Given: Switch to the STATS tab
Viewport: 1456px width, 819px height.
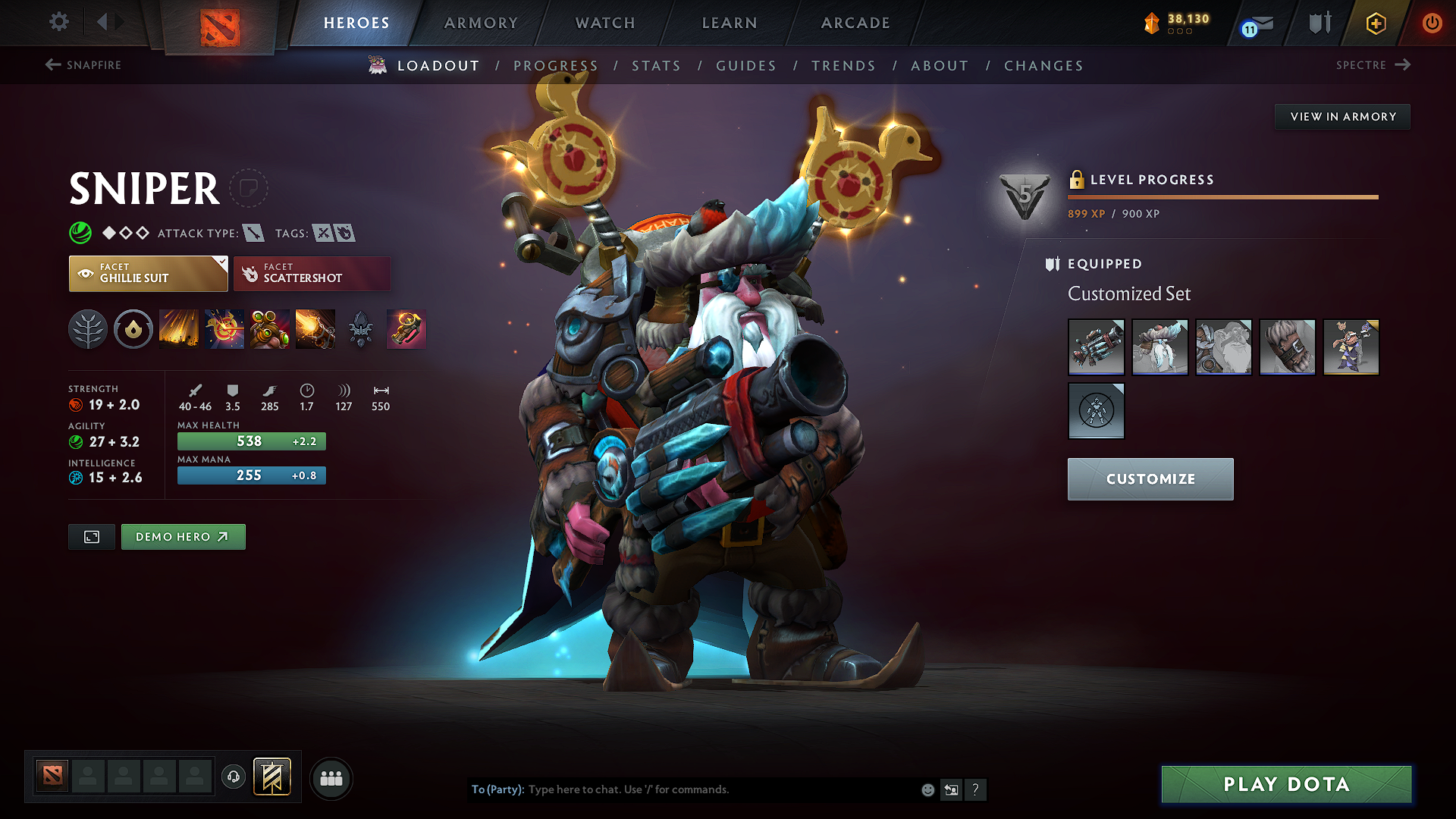Looking at the screenshot, I should (657, 66).
